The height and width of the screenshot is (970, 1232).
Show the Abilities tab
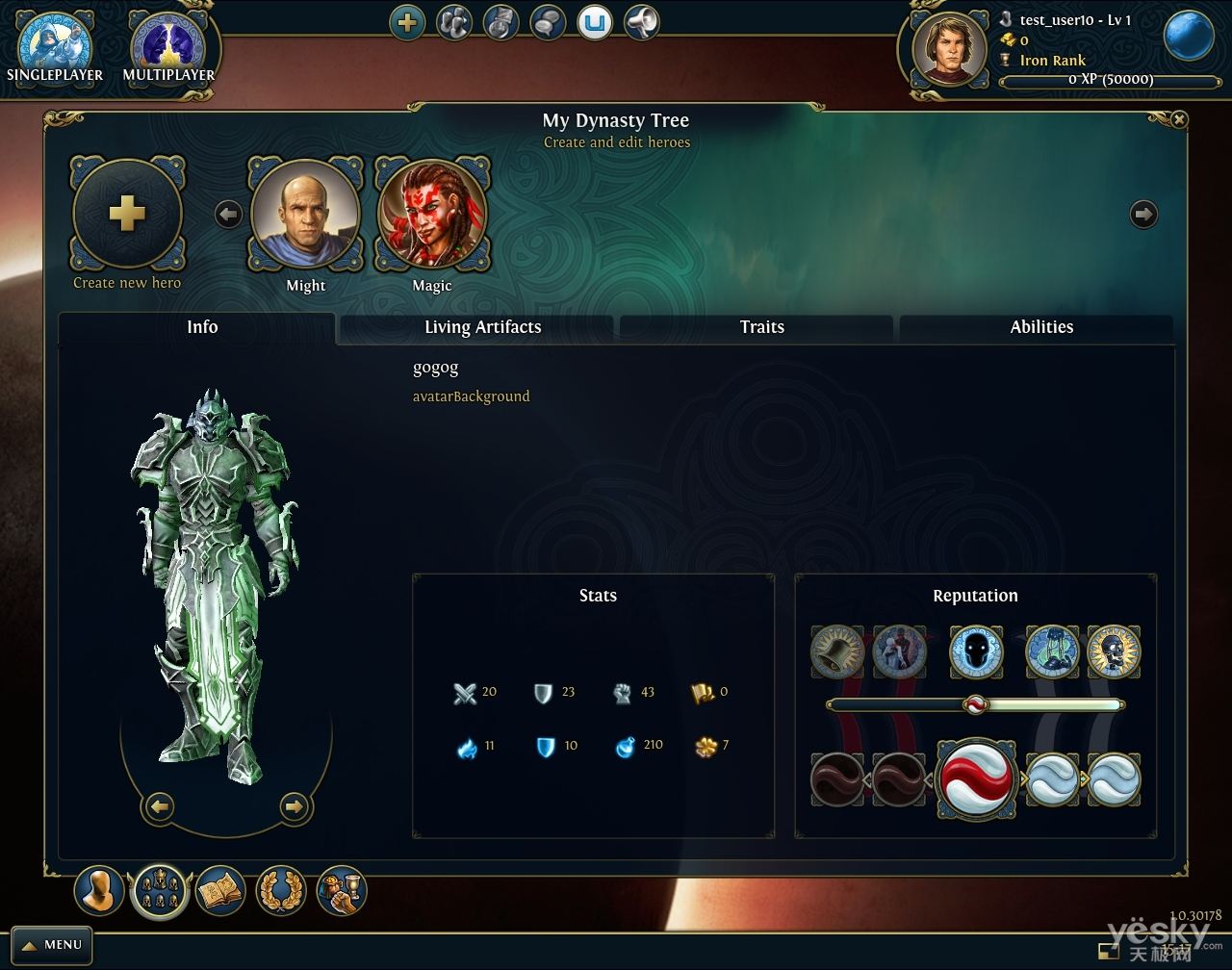1040,327
